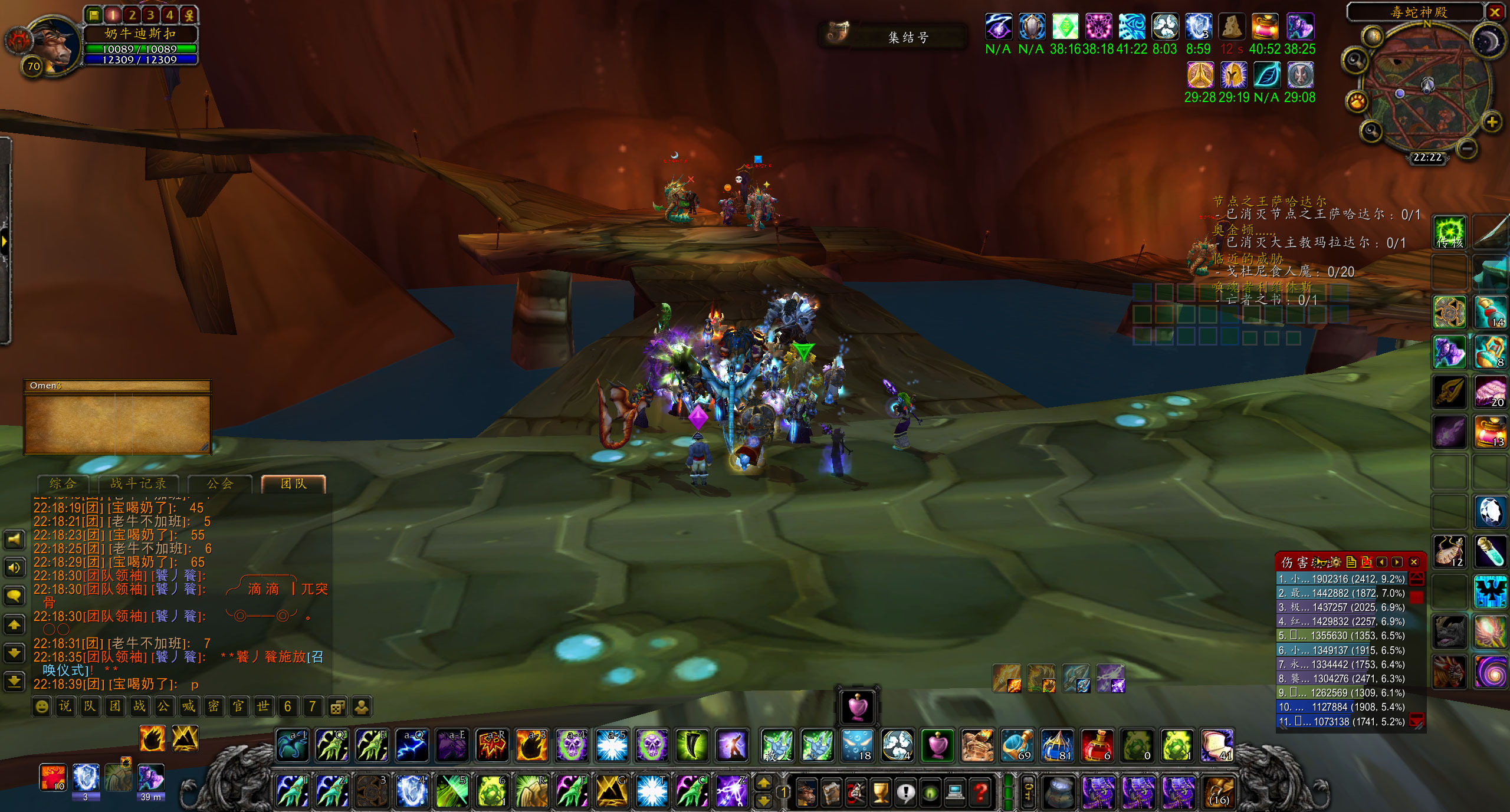The width and height of the screenshot is (1510, 812).
Task: Click the social player icon at the chat bar's end
Action: (363, 705)
